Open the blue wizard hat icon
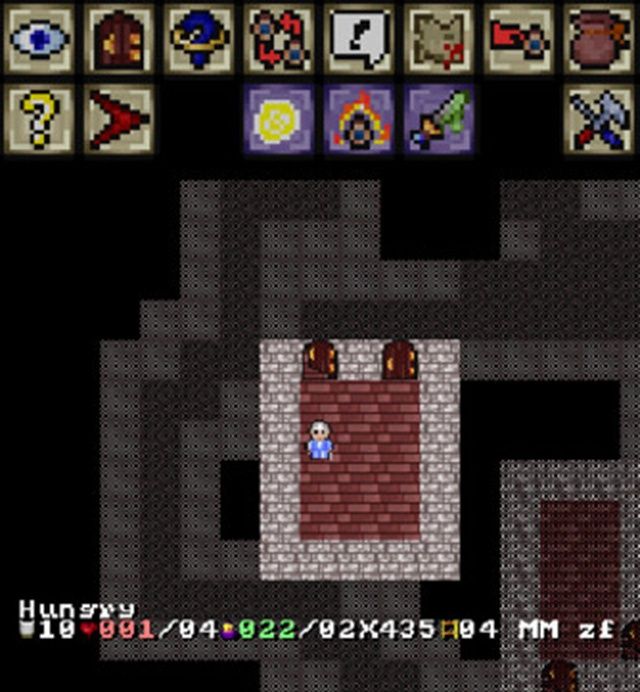The height and width of the screenshot is (692, 640). 199,39
